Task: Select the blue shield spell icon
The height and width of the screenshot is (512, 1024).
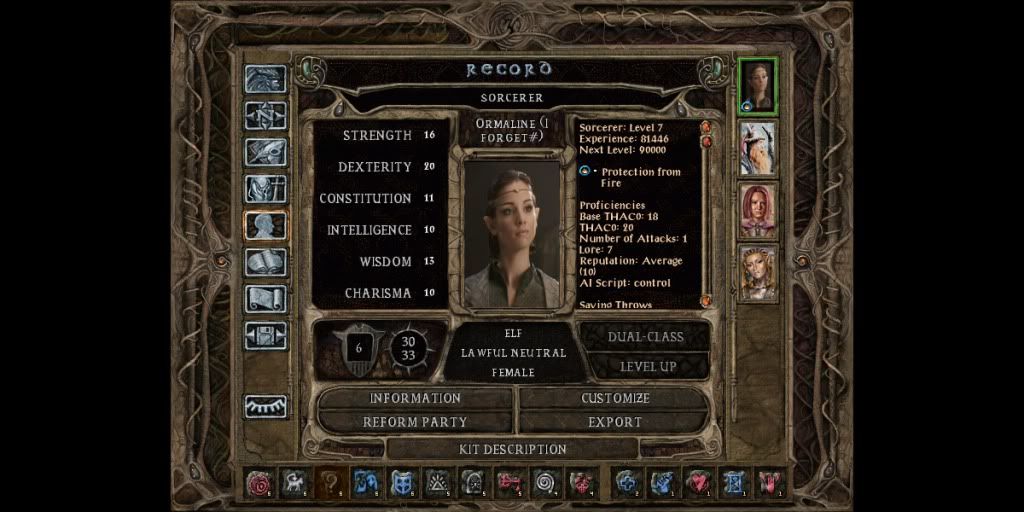Action: 403,483
